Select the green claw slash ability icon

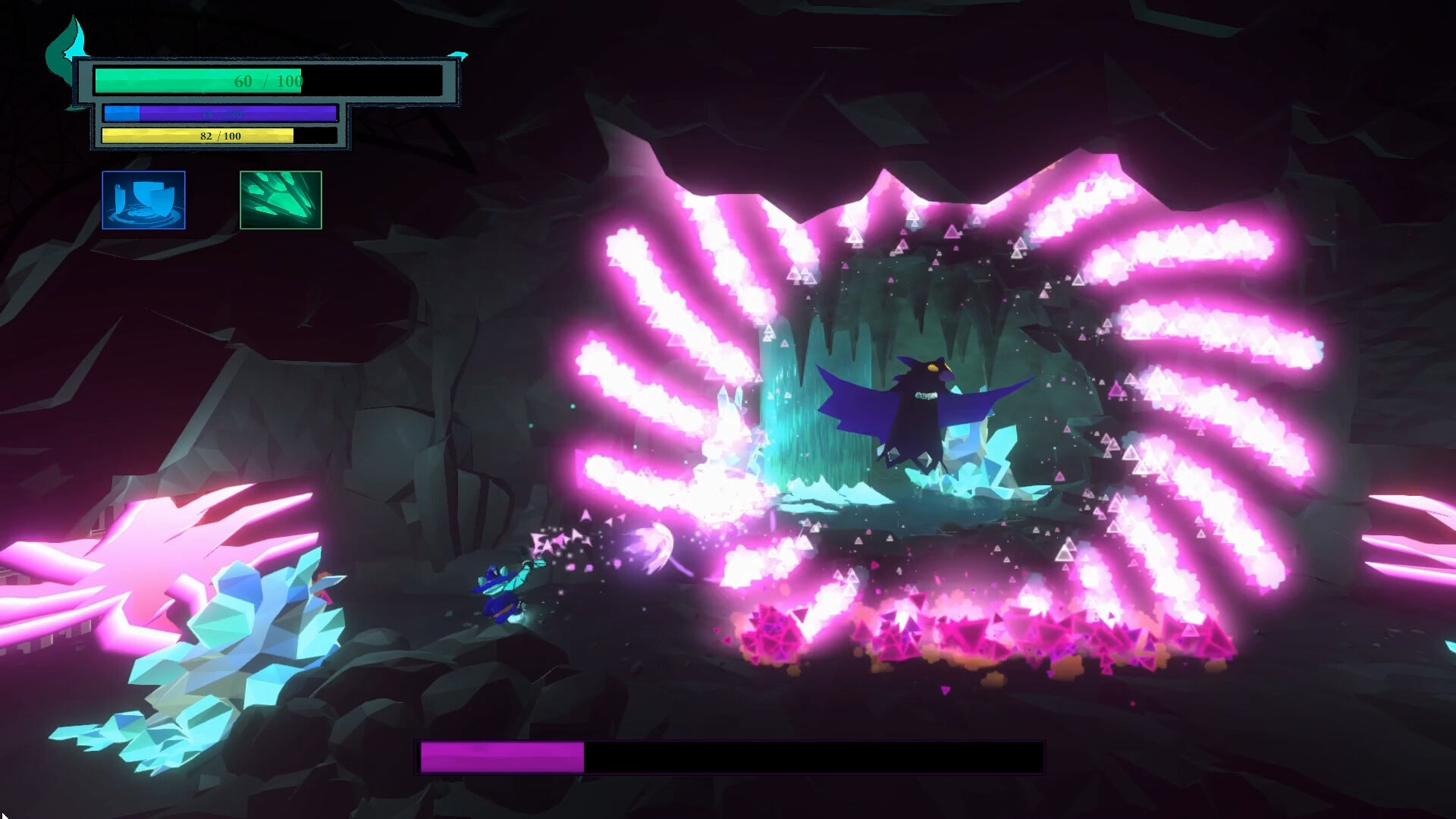[281, 200]
